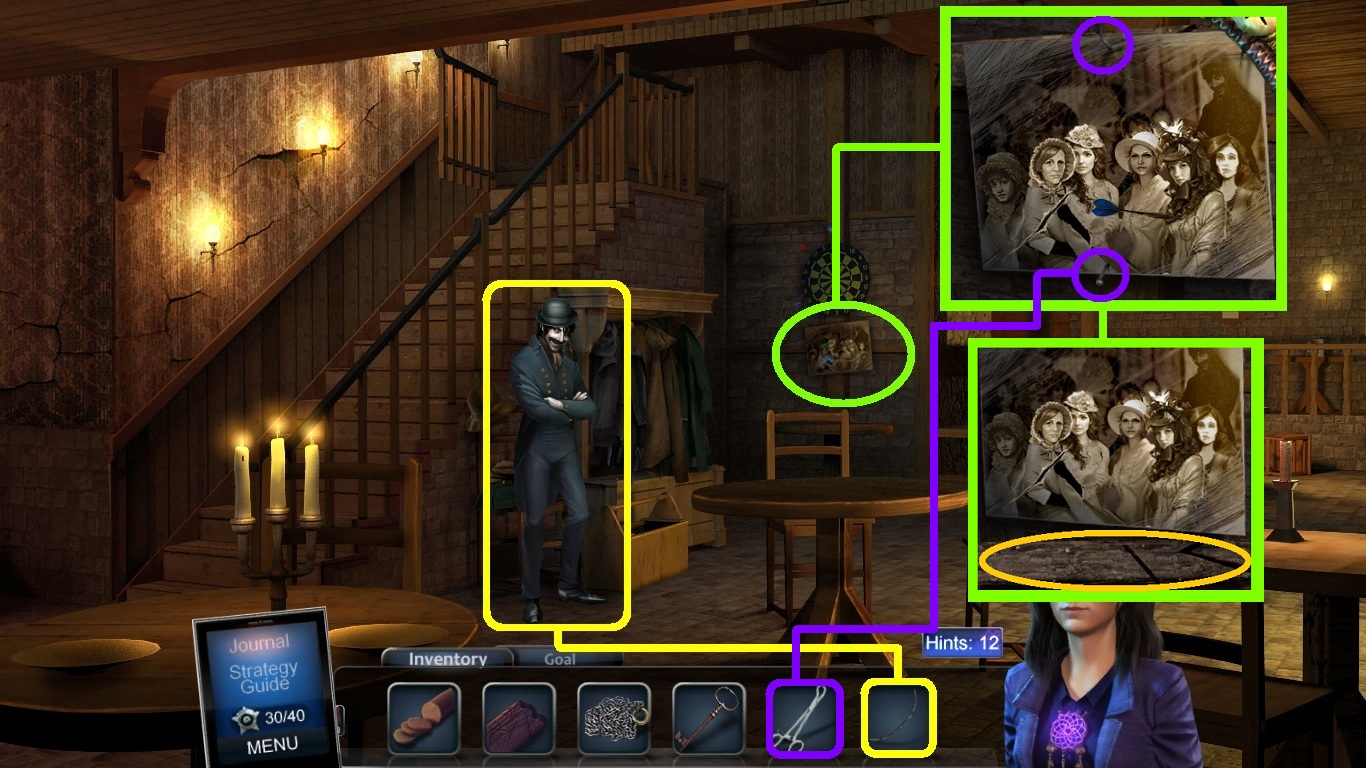Open the Journal
Screen dimensions: 1366x768
[259, 643]
